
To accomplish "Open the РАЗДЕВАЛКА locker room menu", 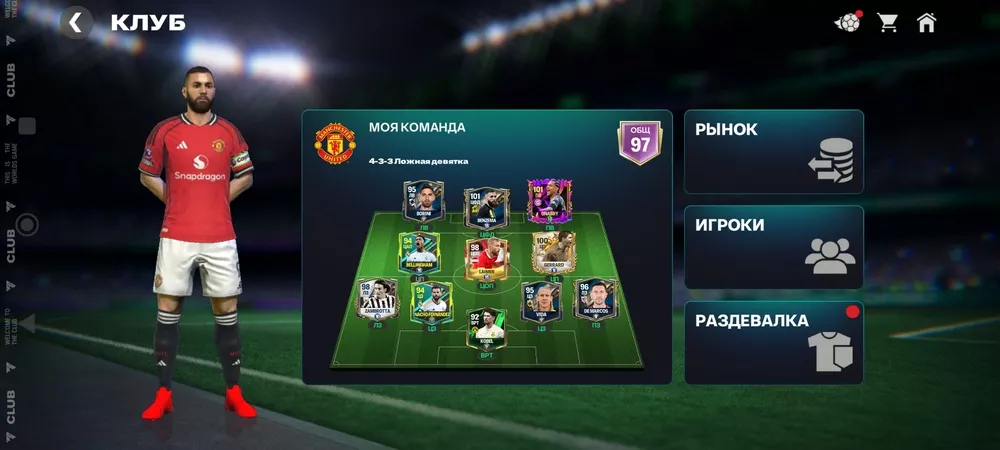I will [x=773, y=343].
